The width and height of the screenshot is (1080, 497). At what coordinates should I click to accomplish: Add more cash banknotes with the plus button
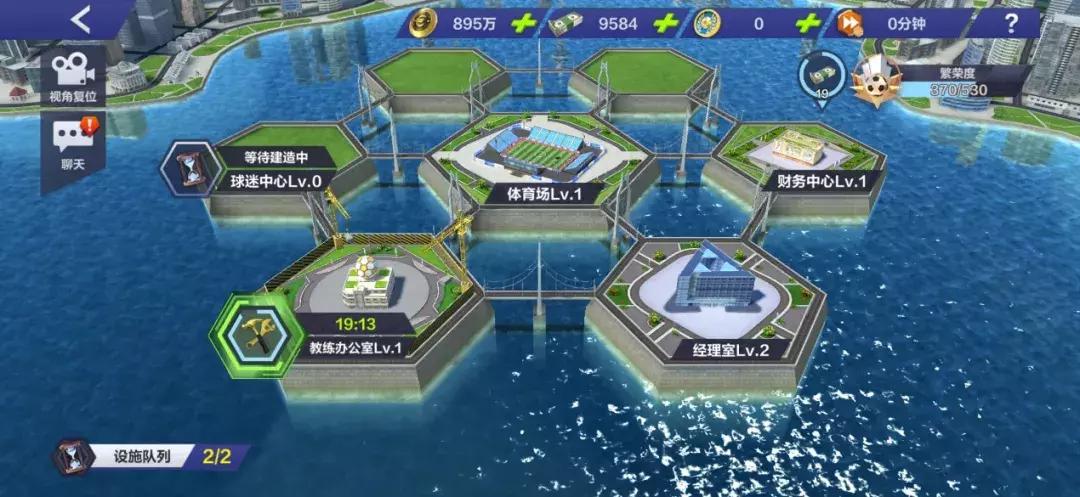(664, 22)
